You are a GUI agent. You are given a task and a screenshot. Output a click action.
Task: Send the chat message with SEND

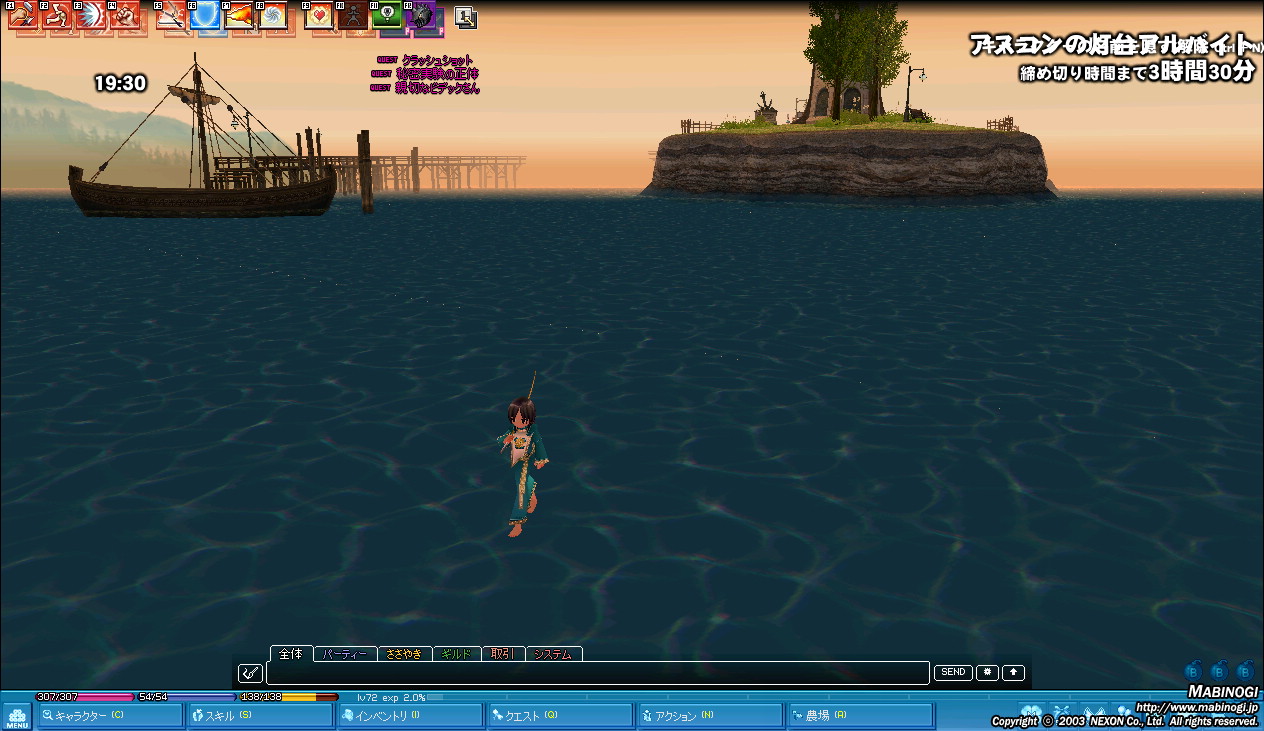[x=953, y=672]
